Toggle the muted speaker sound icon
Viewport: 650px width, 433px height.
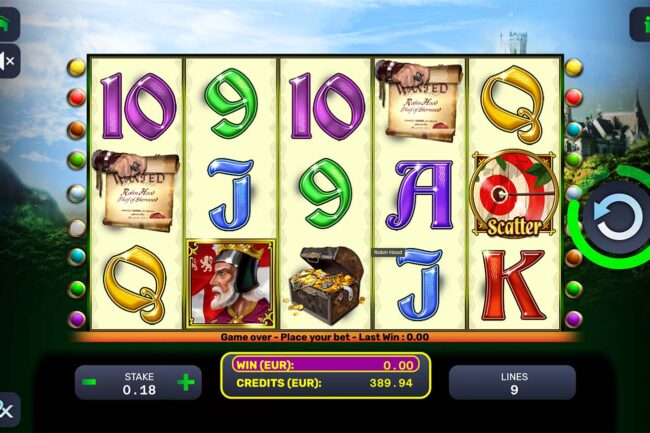tap(7, 61)
